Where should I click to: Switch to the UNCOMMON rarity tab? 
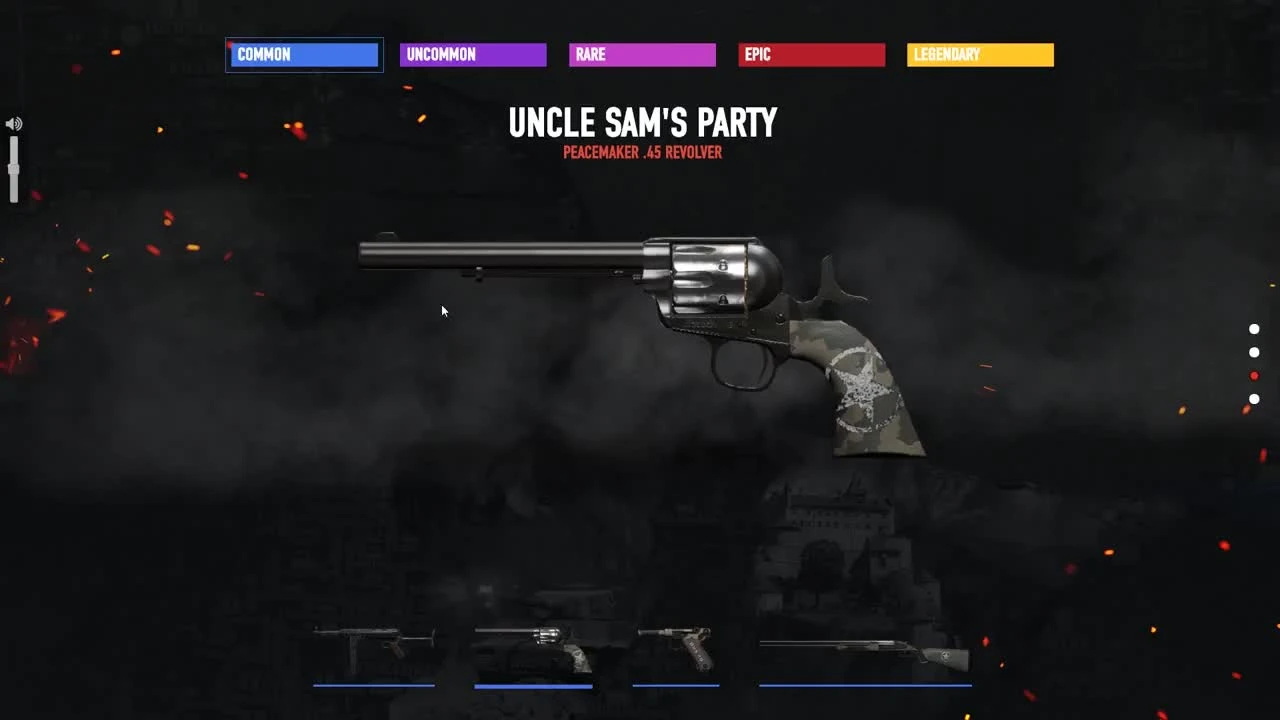473,54
